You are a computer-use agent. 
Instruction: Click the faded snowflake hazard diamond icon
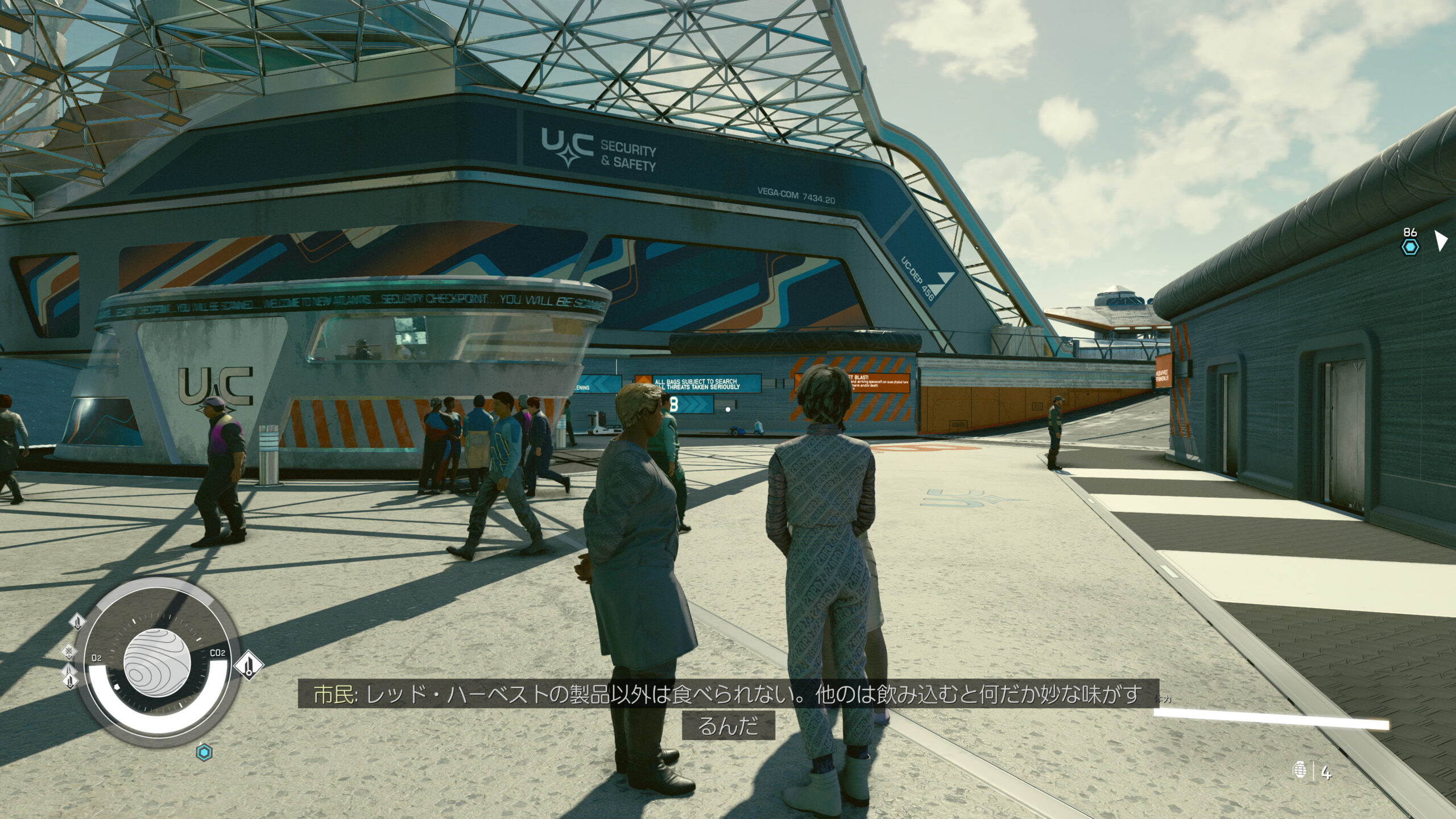[x=69, y=650]
